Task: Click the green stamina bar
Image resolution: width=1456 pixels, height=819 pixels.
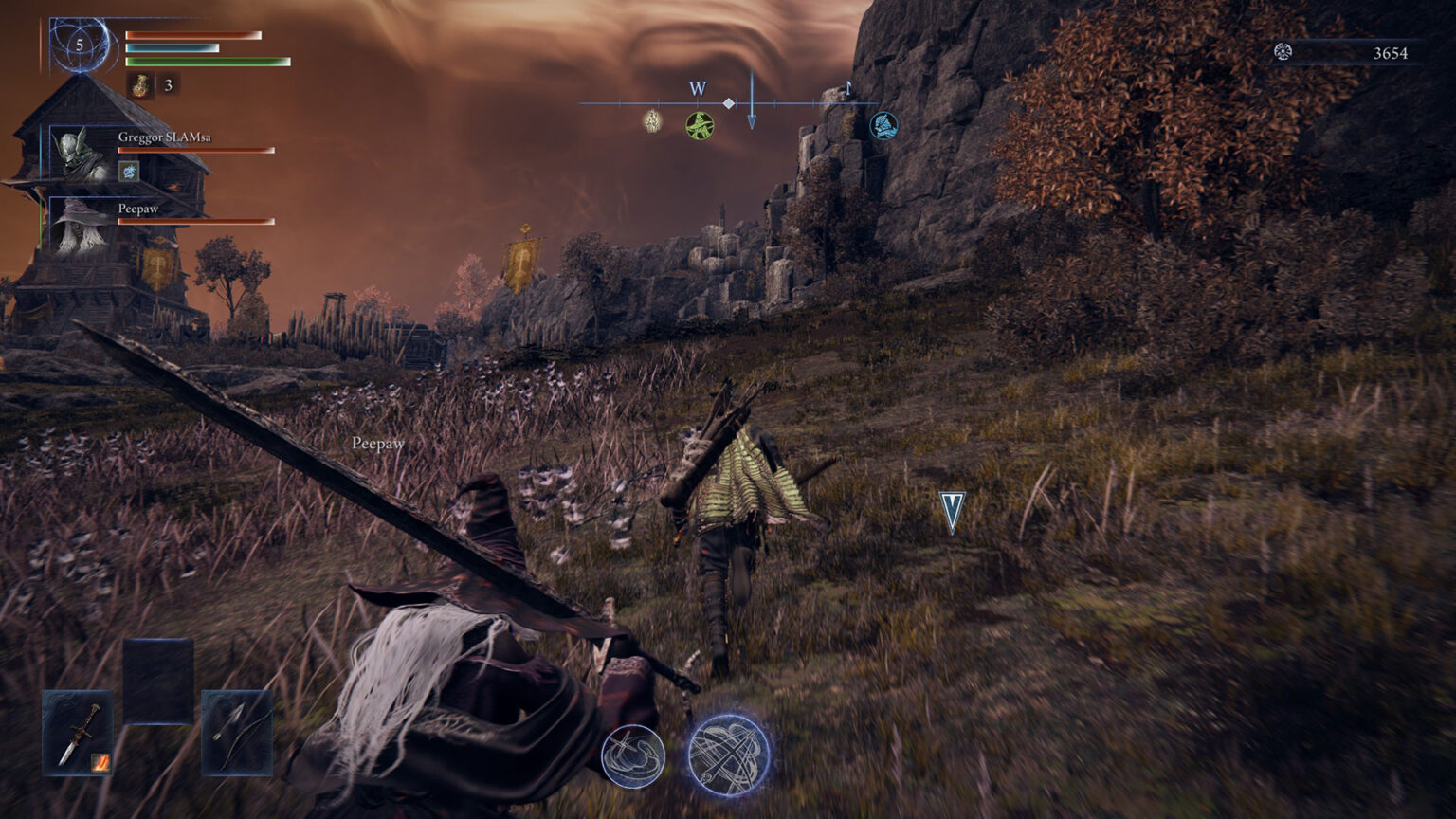Action: (207, 60)
